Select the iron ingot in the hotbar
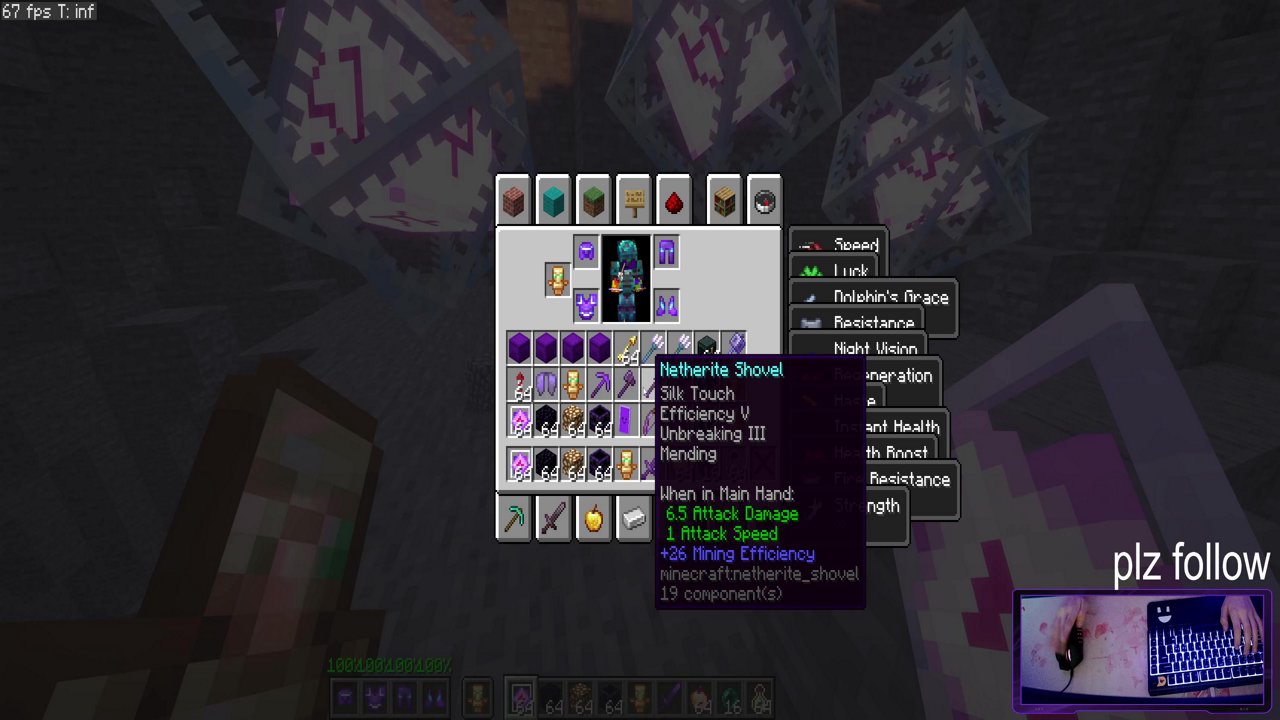 pos(633,518)
